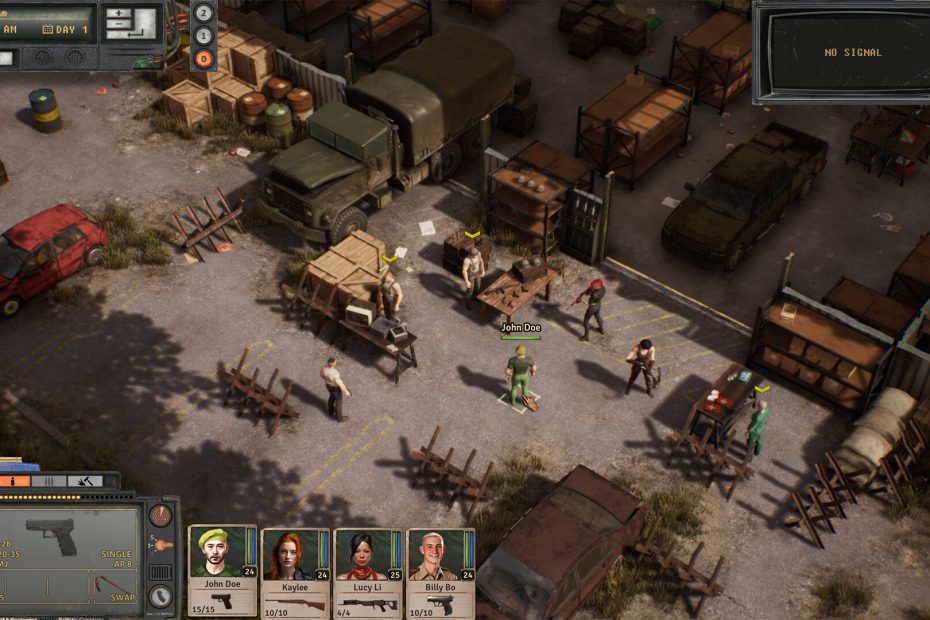930x620 pixels.
Task: Click the plus button on the keypad
Action: (x=120, y=14)
